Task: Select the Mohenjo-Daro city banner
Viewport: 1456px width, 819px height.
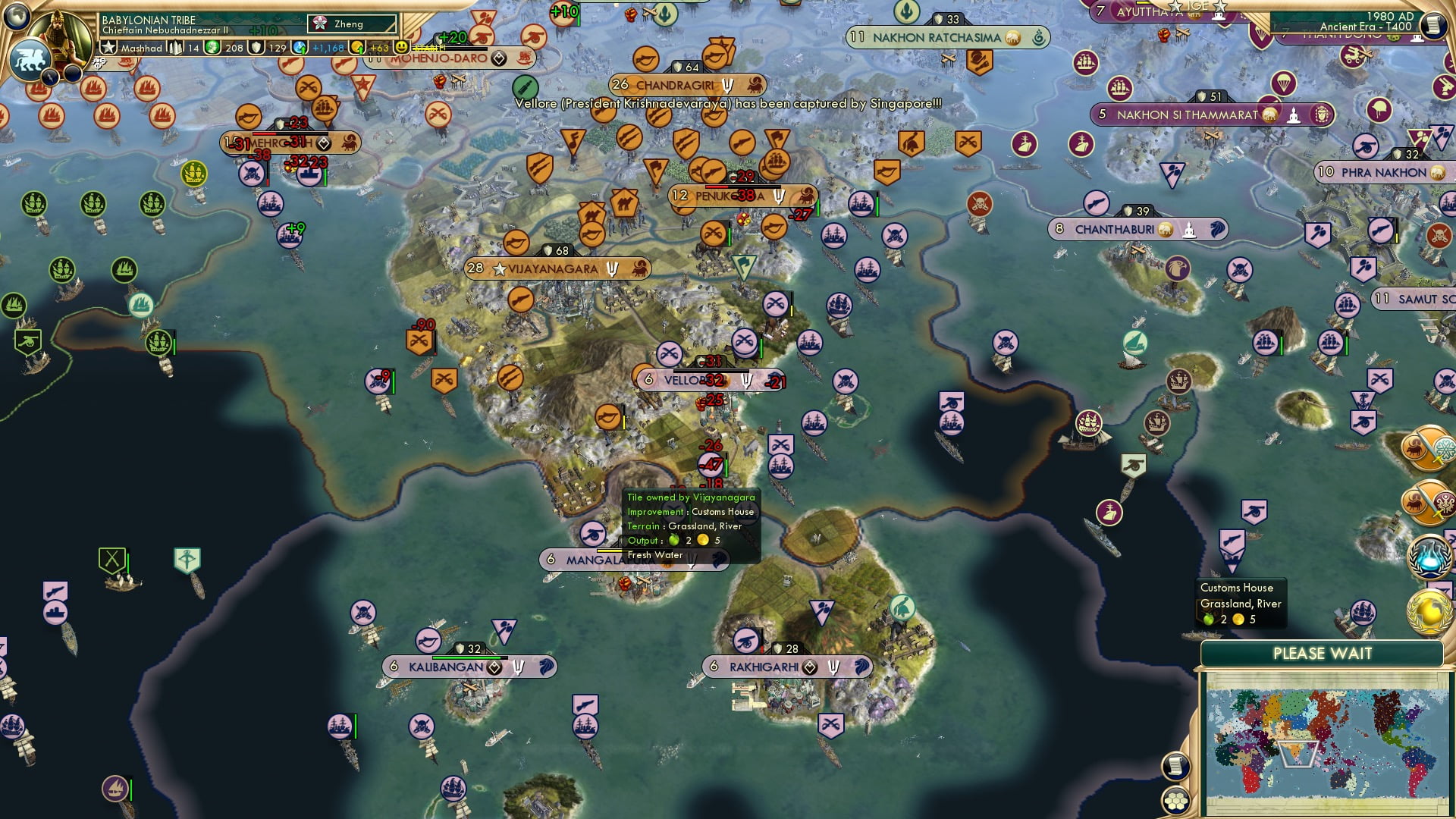Action: point(441,58)
